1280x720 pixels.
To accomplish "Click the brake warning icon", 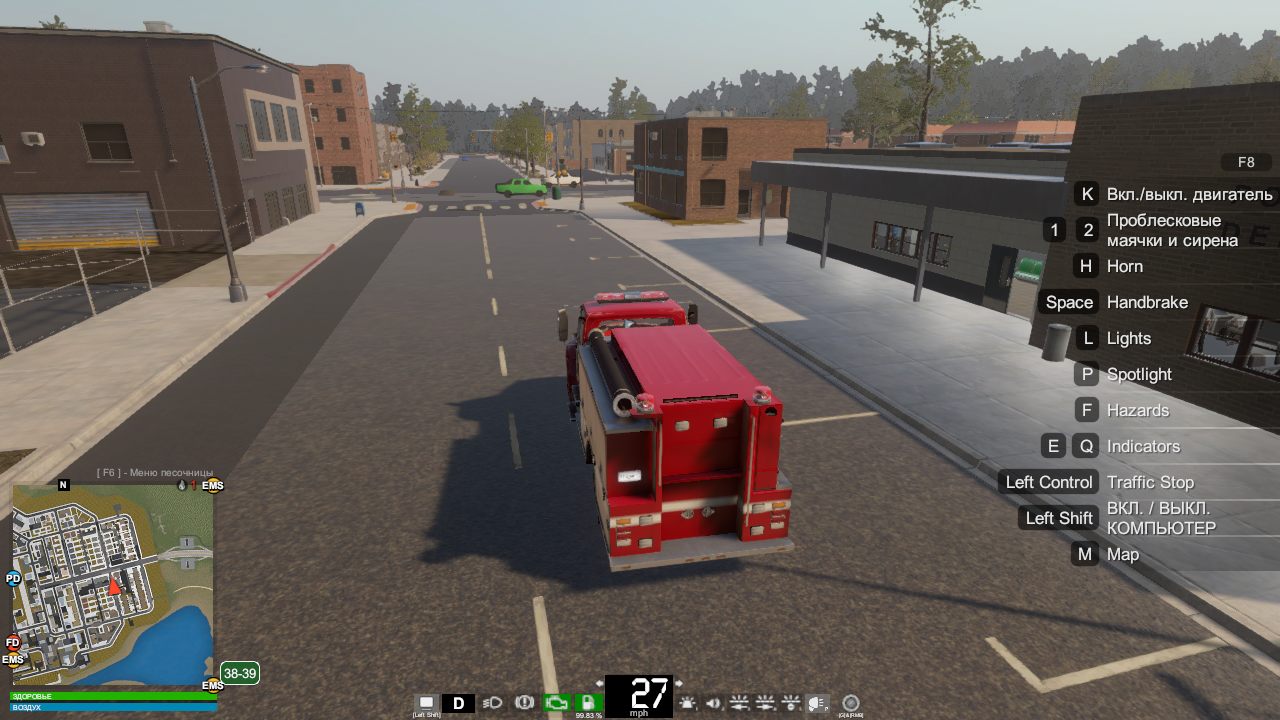I will pyautogui.click(x=524, y=702).
